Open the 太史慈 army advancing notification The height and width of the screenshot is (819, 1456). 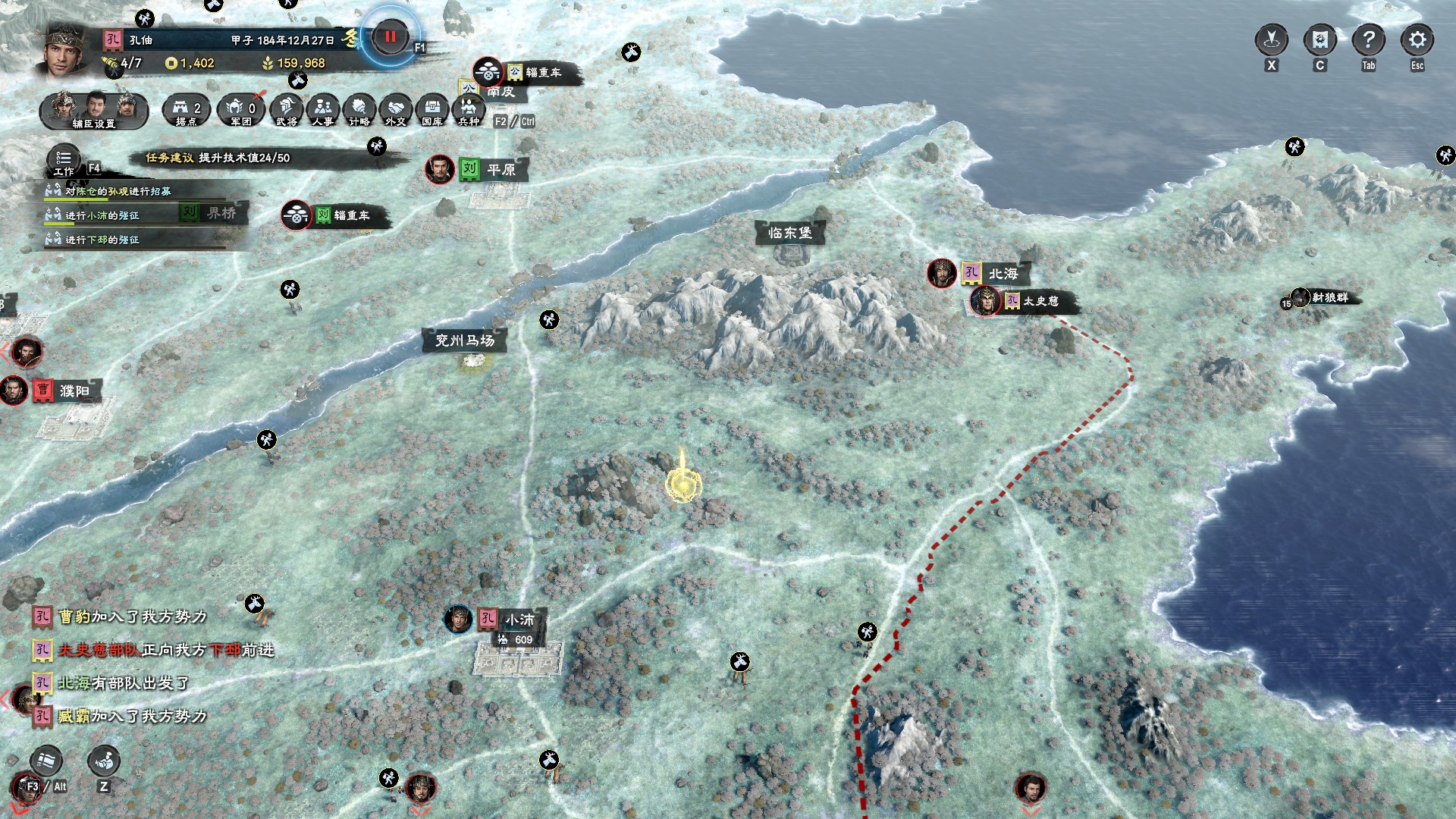pyautogui.click(x=165, y=650)
